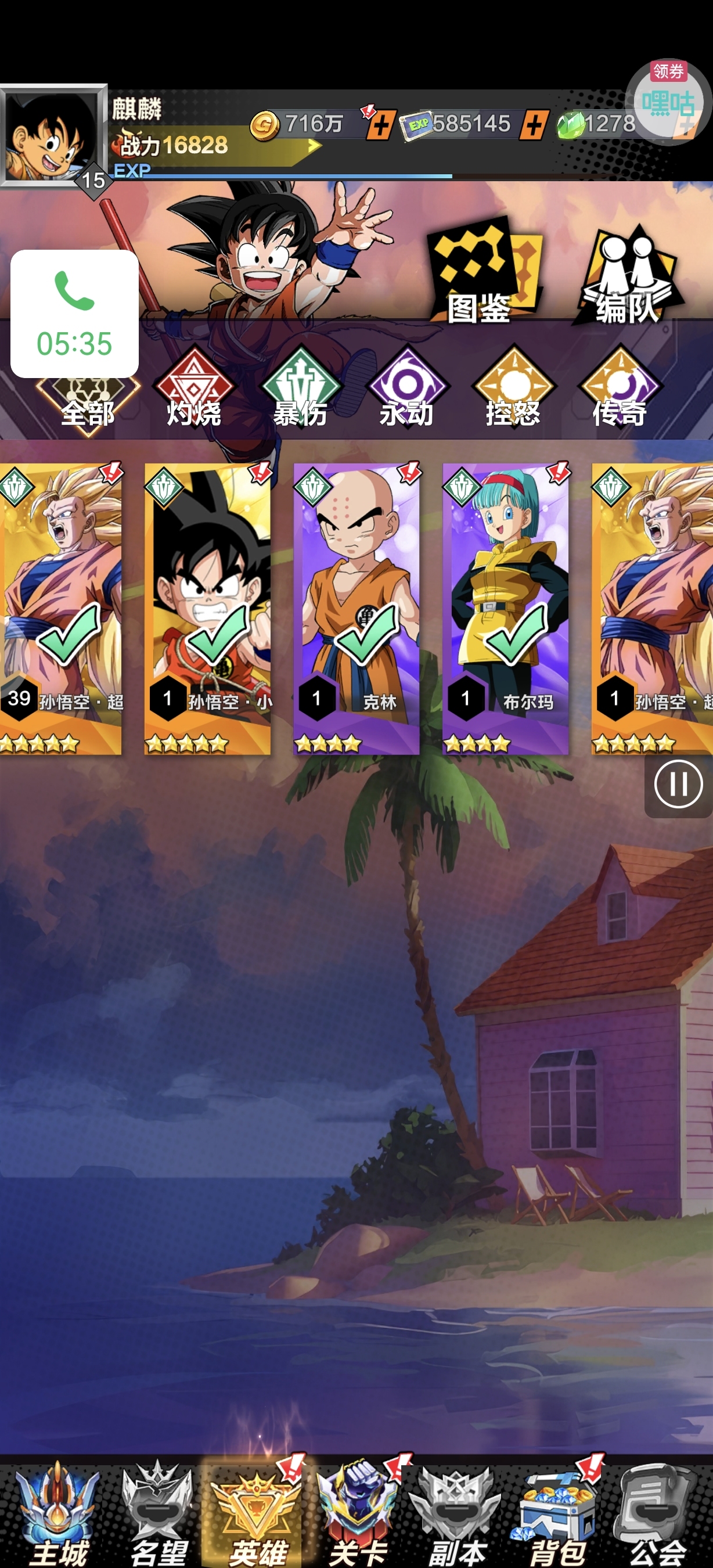Screen dimensions: 713x1568
Task: Tap the green phone call timer overlay
Action: point(74,314)
